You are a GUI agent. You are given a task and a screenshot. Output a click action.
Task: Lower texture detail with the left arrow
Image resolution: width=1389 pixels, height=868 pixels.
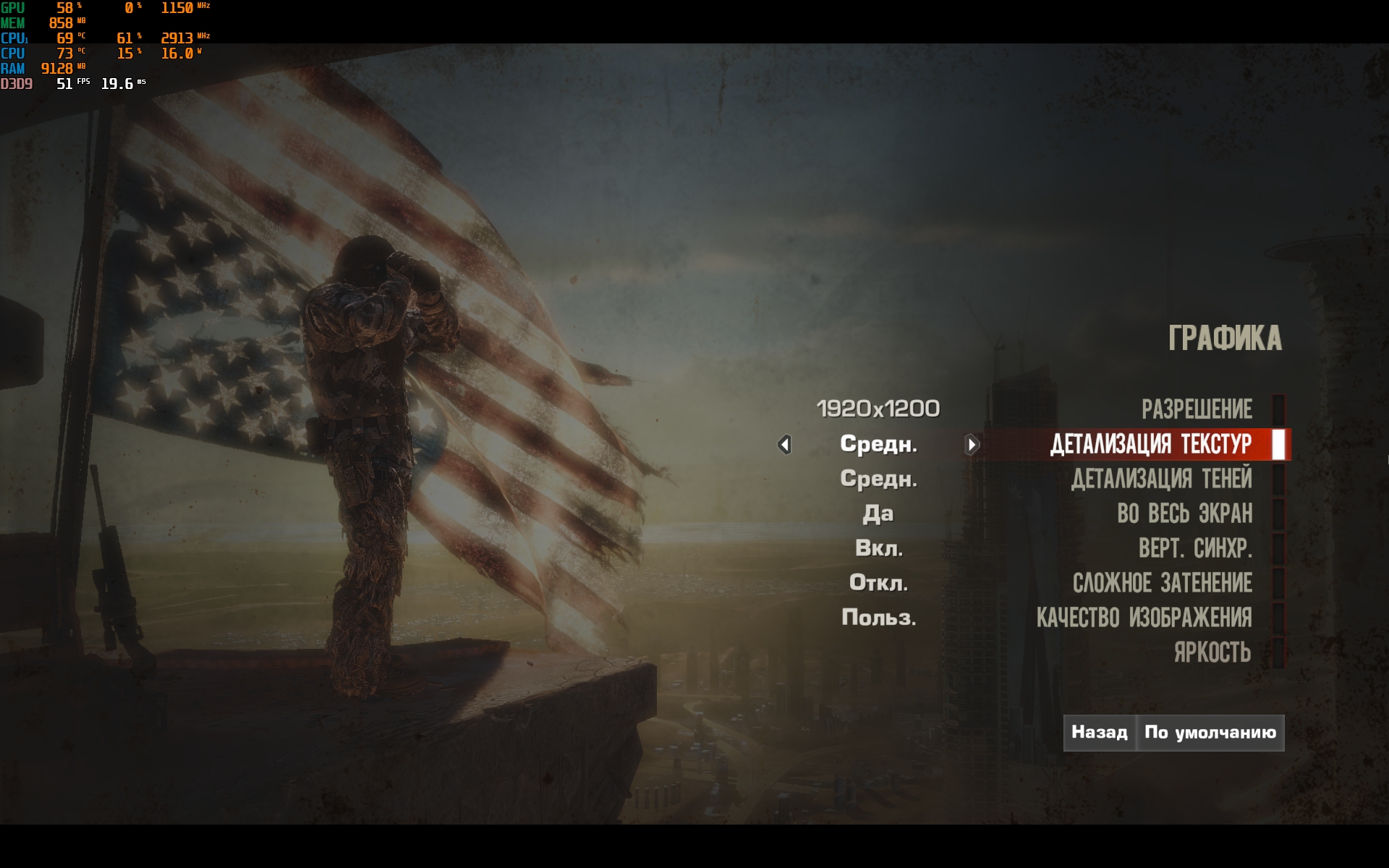(x=784, y=444)
